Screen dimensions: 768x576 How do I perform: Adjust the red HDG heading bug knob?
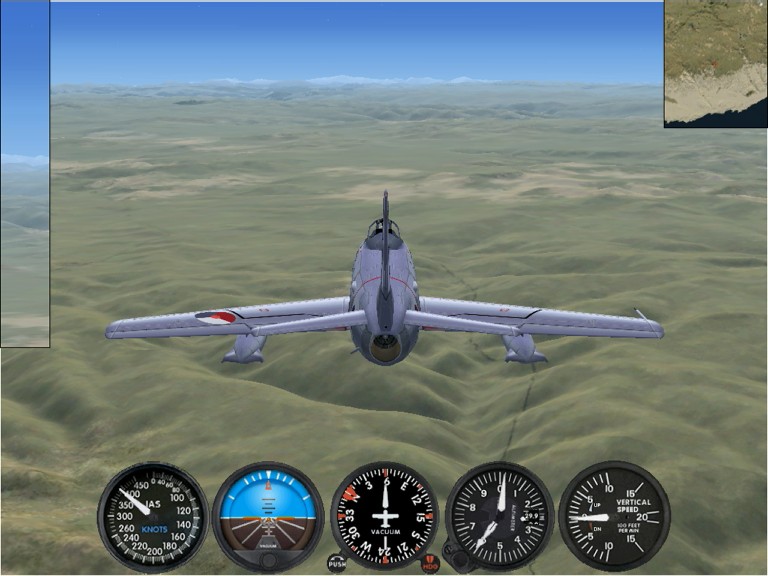pyautogui.click(x=430, y=563)
